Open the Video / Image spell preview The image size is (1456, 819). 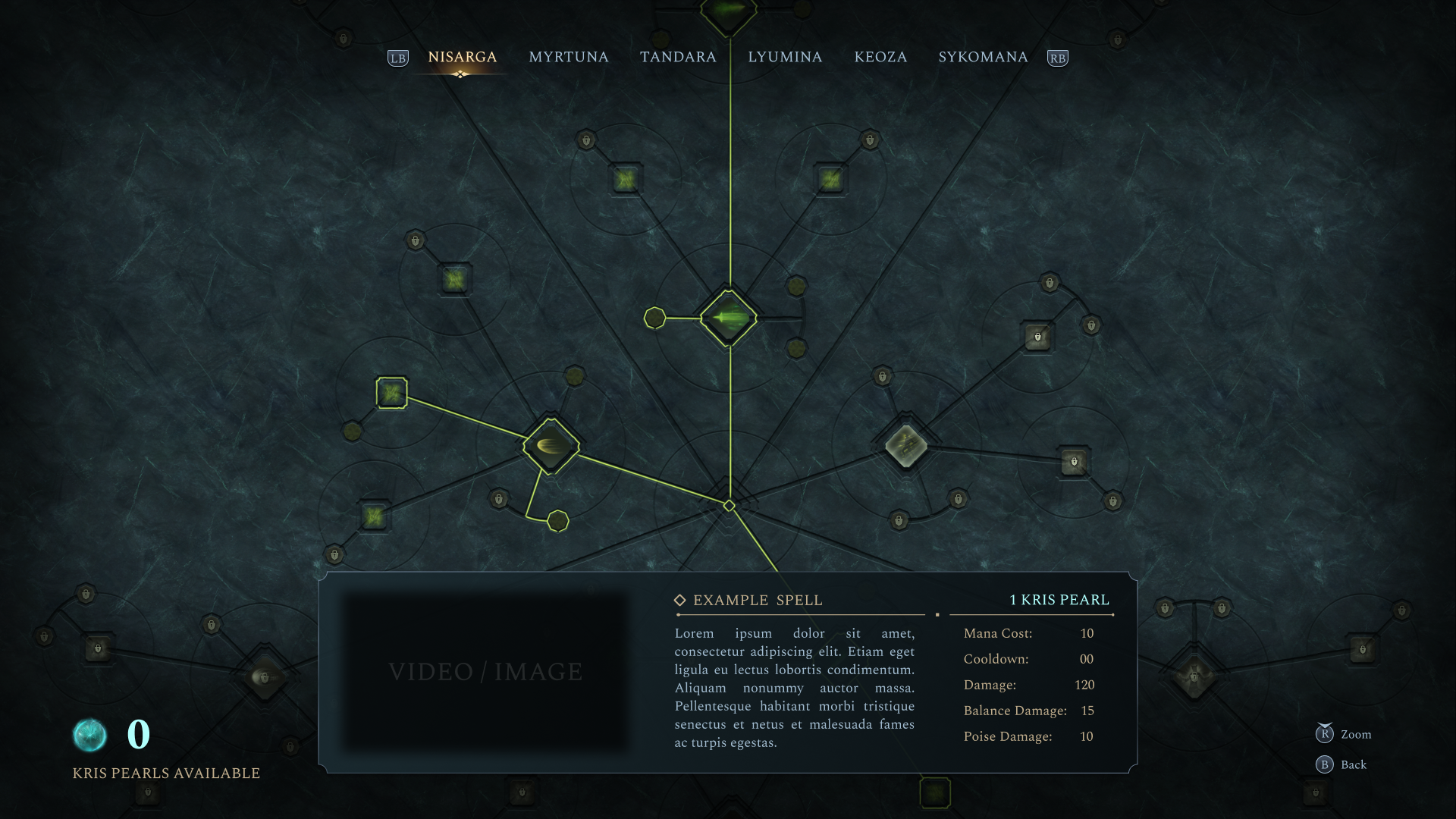pos(485,672)
